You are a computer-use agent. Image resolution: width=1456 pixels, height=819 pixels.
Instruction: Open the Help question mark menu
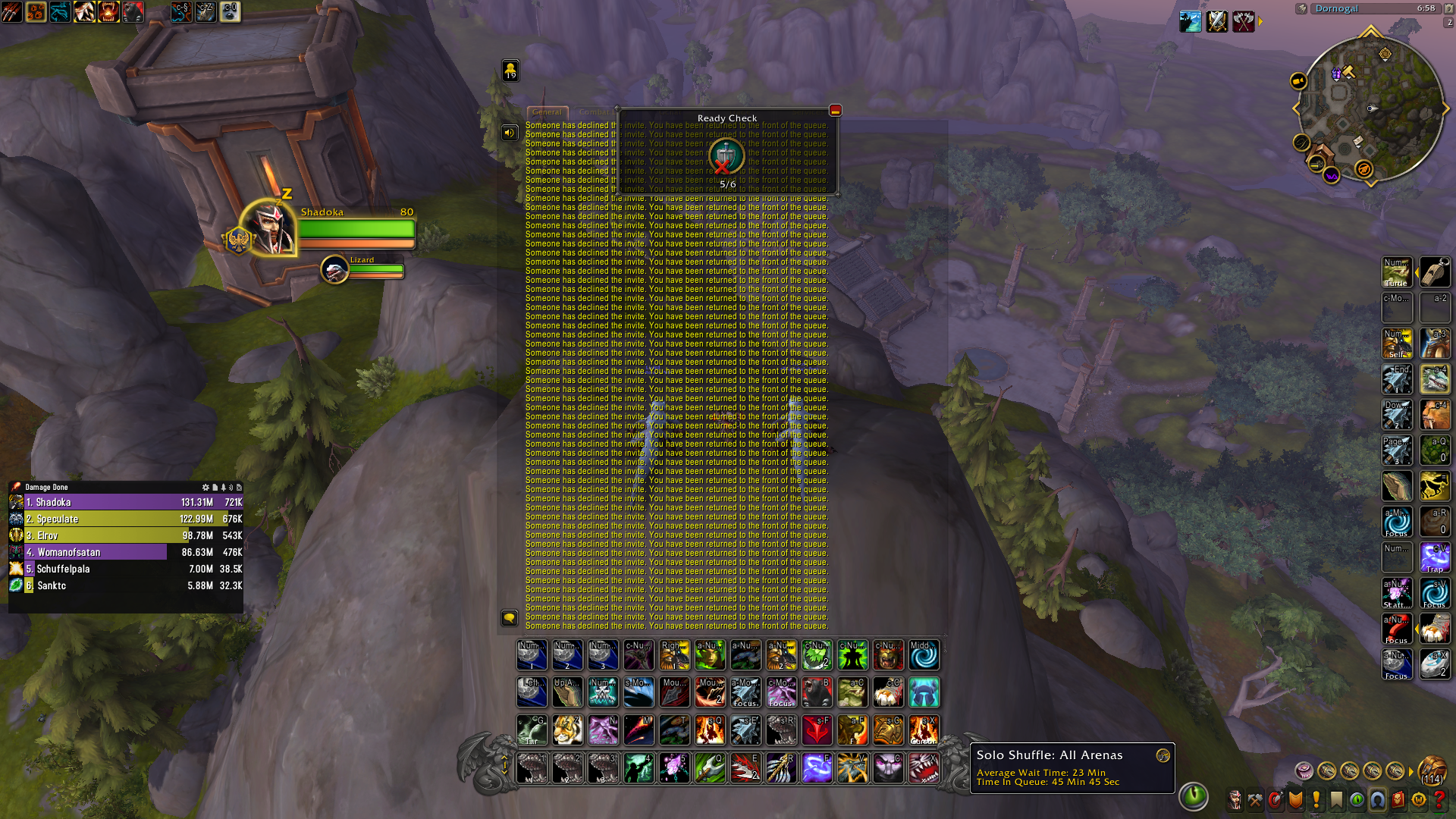pos(1440,798)
